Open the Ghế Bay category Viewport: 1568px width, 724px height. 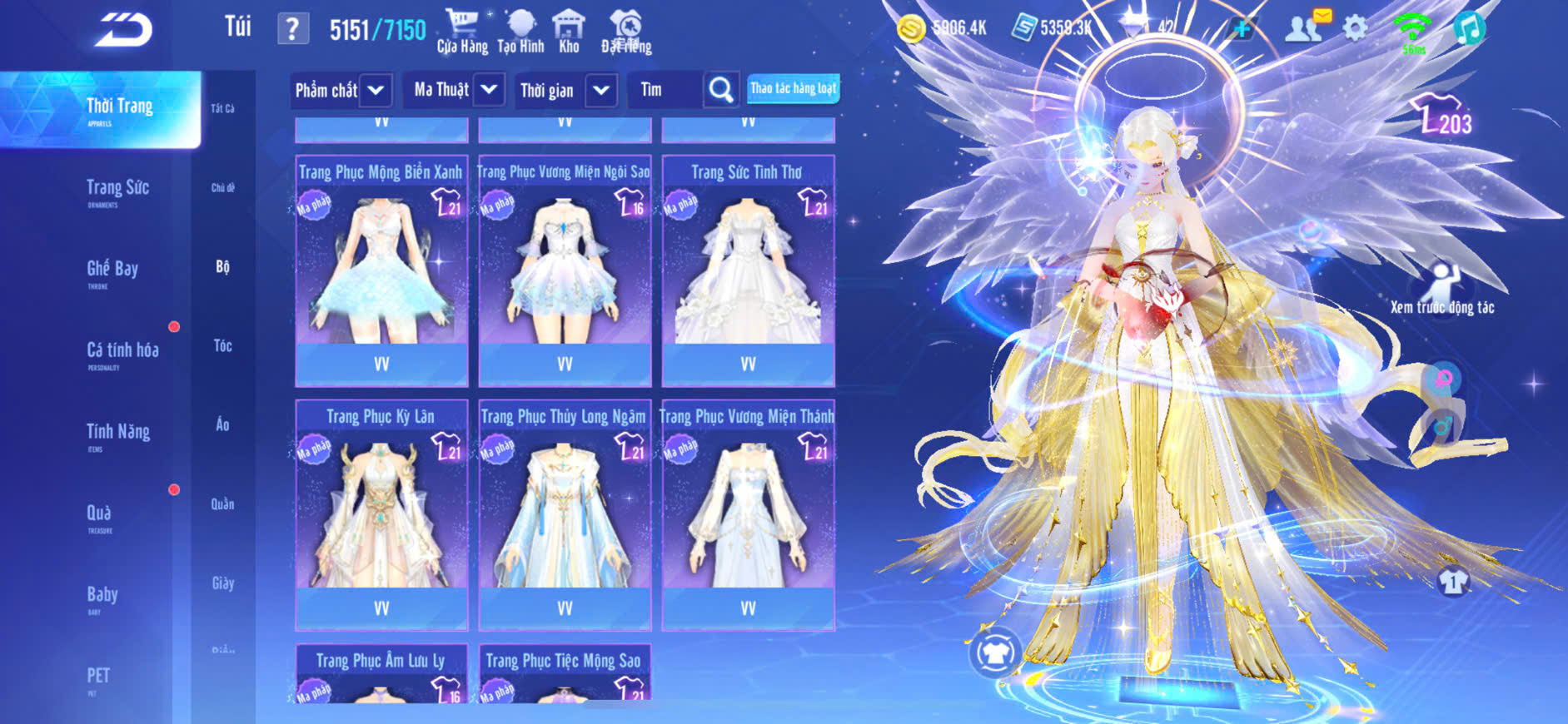(x=112, y=270)
